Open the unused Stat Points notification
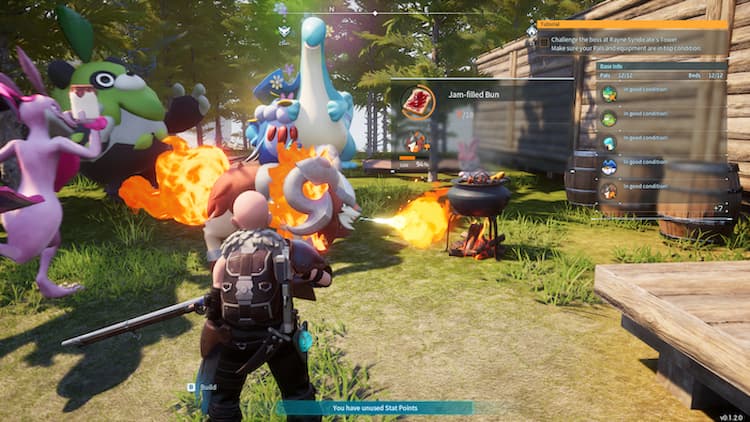The image size is (750, 422). click(374, 407)
